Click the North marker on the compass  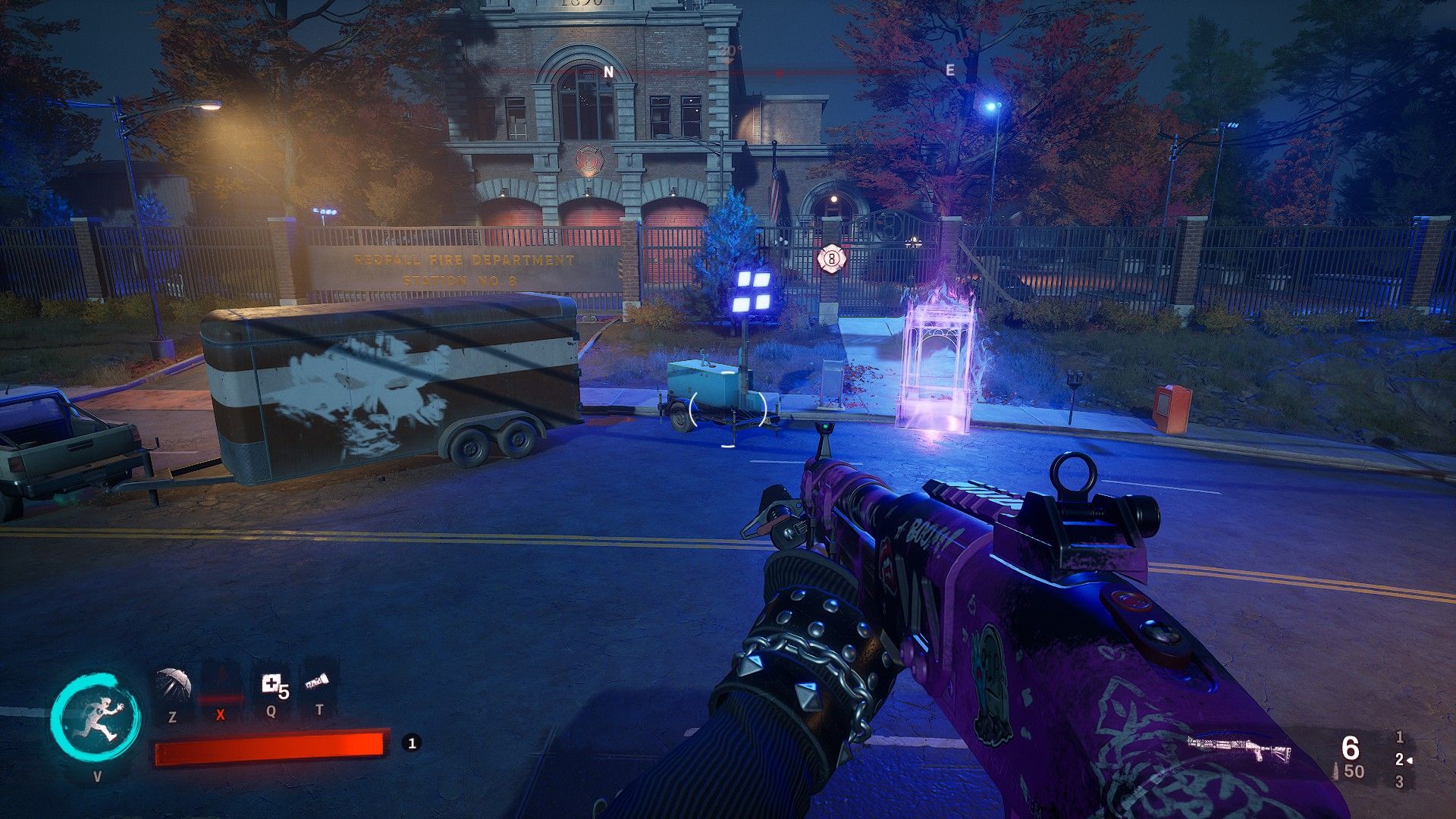(607, 71)
